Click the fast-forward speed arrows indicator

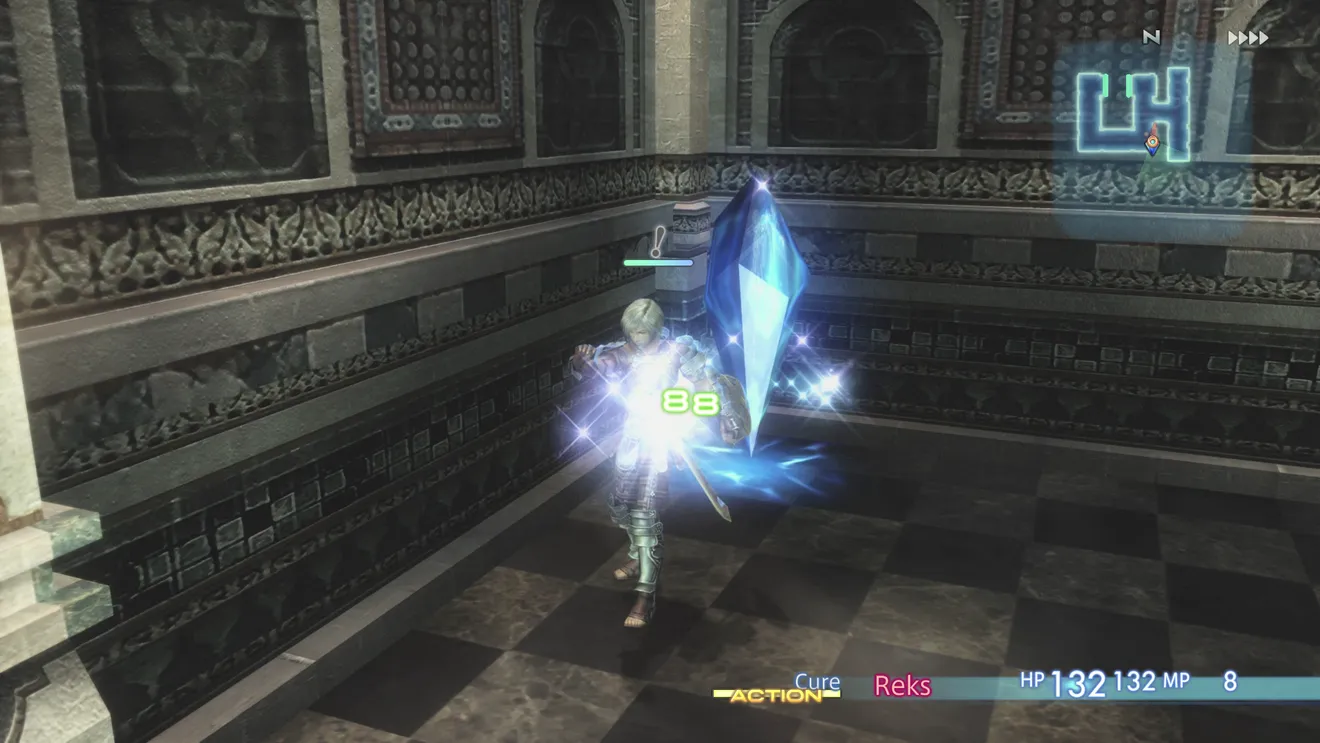pyautogui.click(x=1248, y=38)
